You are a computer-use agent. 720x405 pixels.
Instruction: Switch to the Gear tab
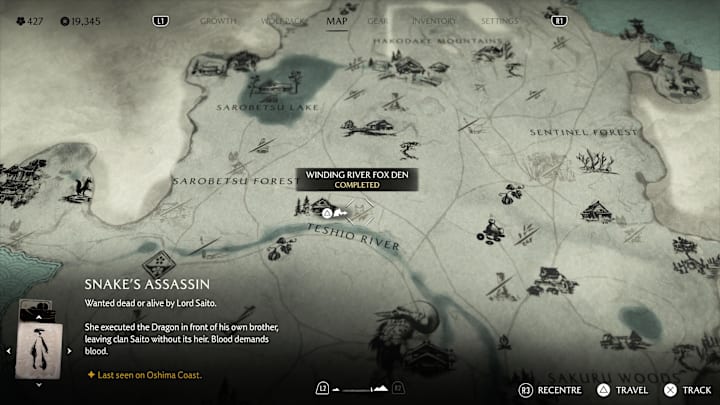[378, 20]
